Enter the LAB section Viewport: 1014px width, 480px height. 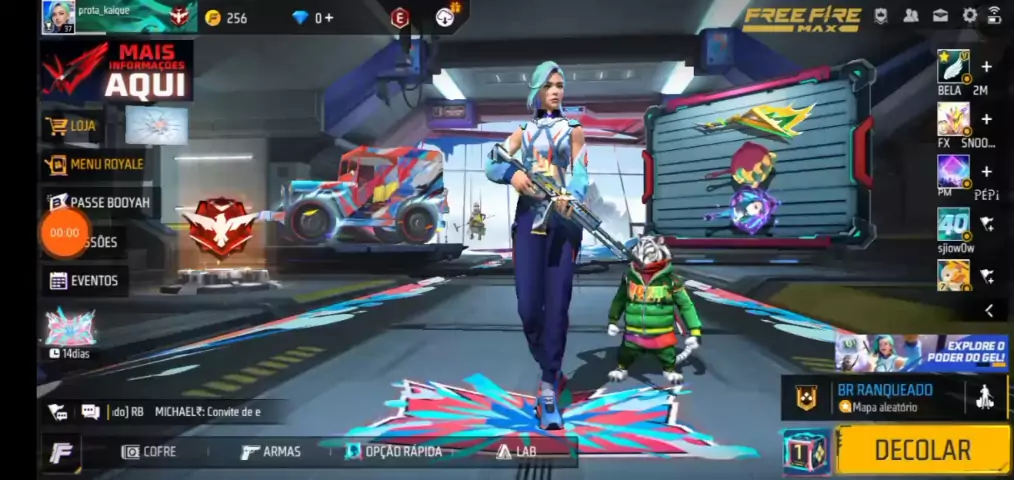click(x=518, y=452)
